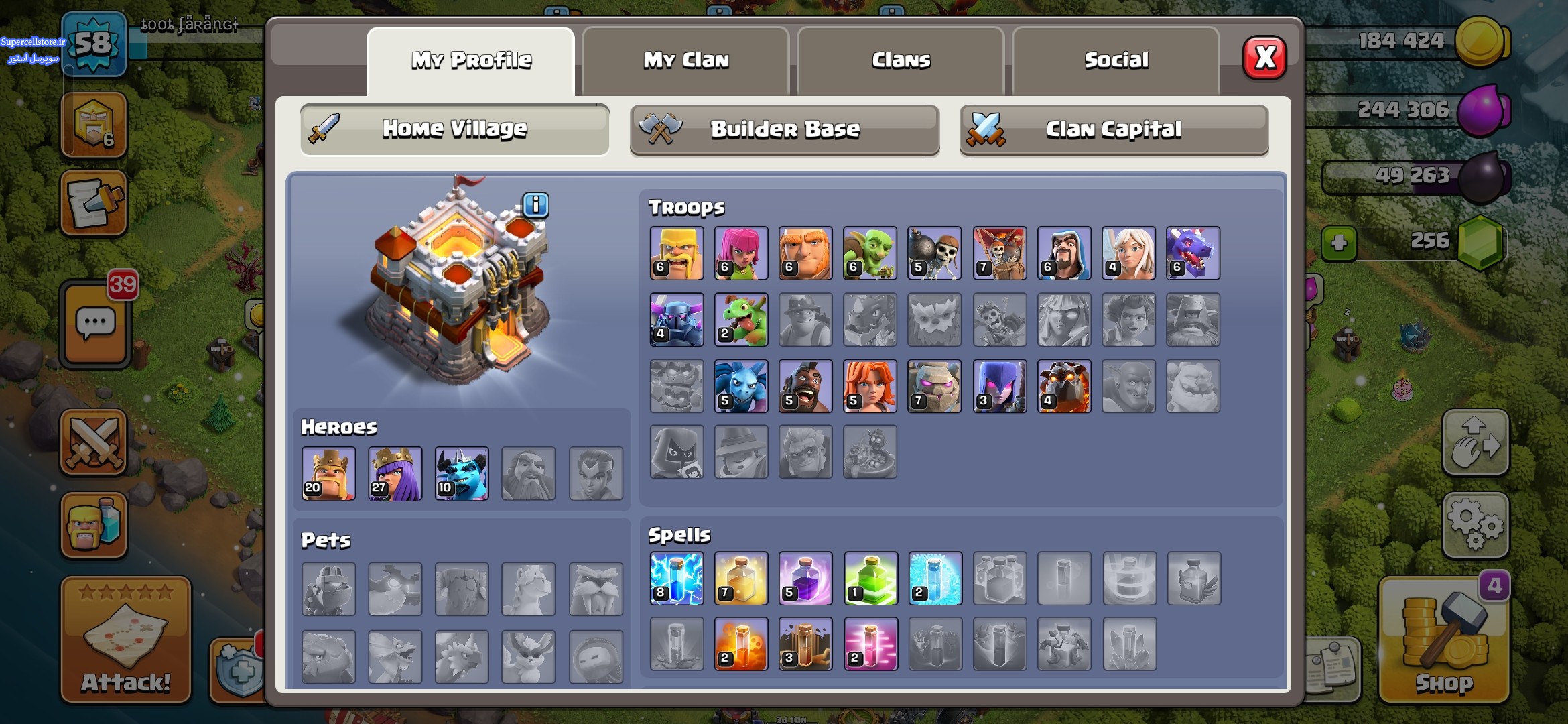
Task: Add gems with the green plus button
Action: pos(1339,243)
